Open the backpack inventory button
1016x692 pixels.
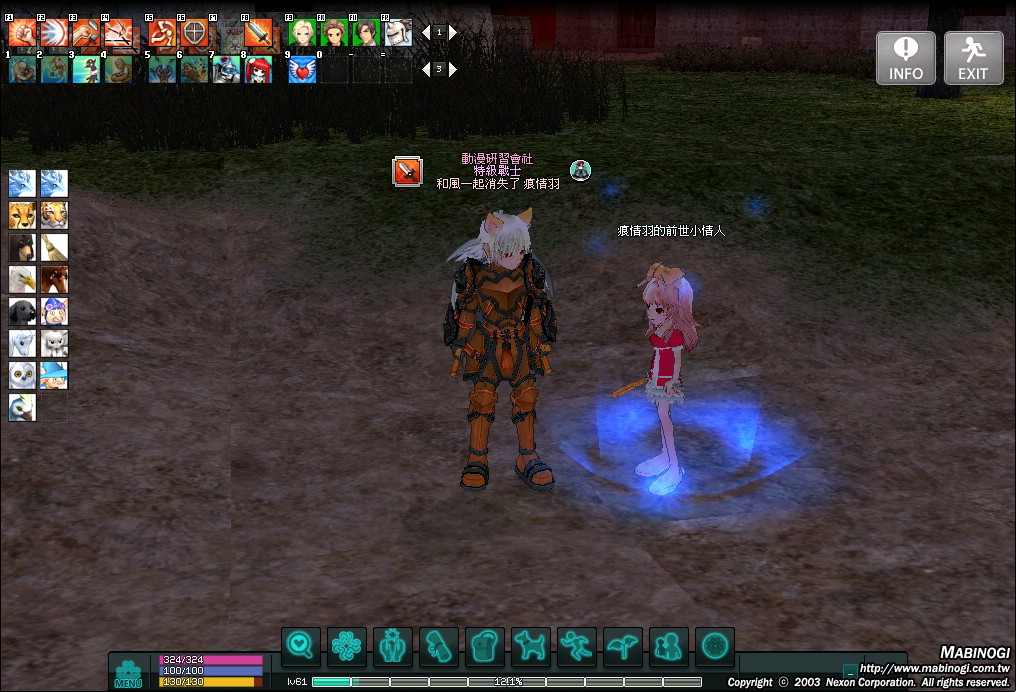(484, 647)
